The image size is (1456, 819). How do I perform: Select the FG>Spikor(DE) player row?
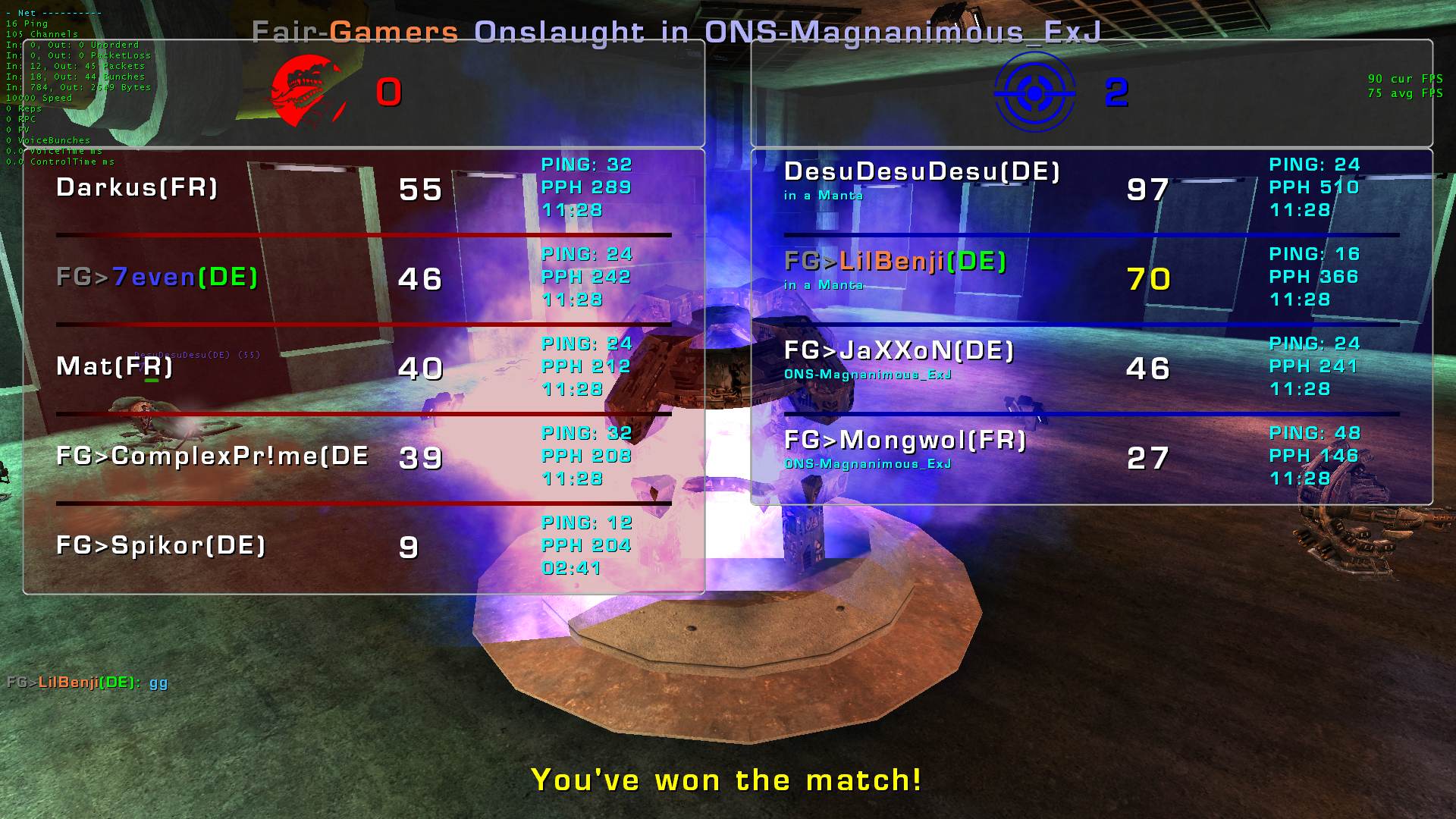(161, 545)
